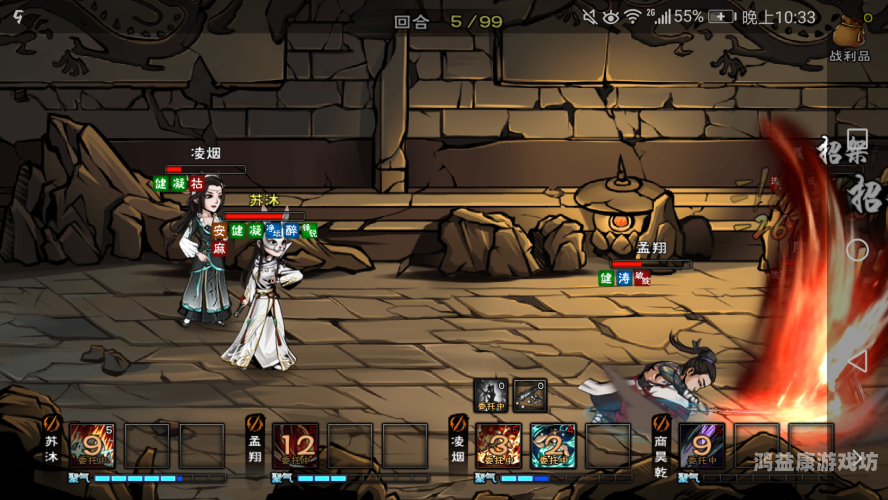Choose 凌烟's skill card showing 3
The height and width of the screenshot is (500, 888).
[498, 445]
